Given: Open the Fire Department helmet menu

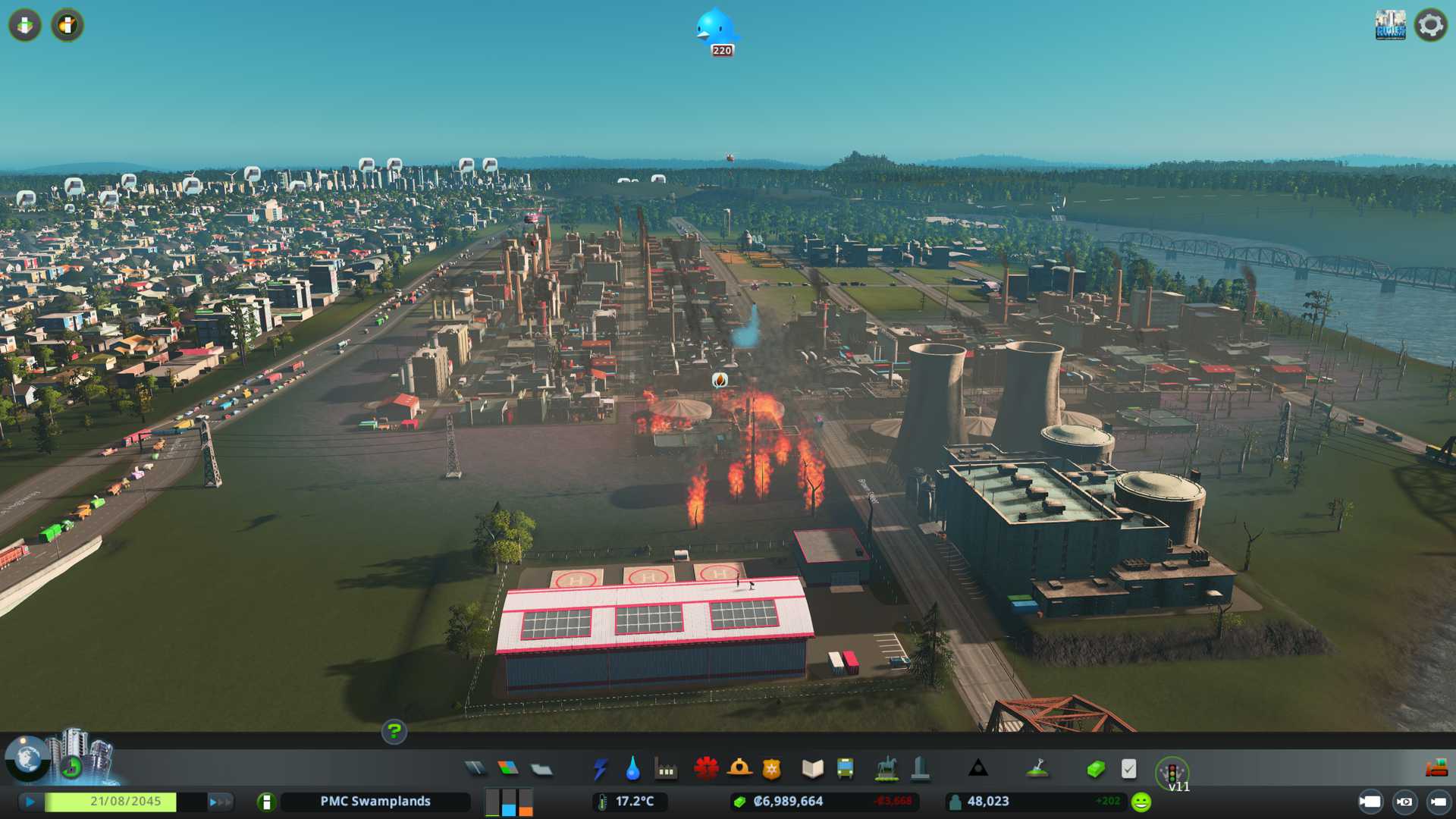Looking at the screenshot, I should (739, 769).
